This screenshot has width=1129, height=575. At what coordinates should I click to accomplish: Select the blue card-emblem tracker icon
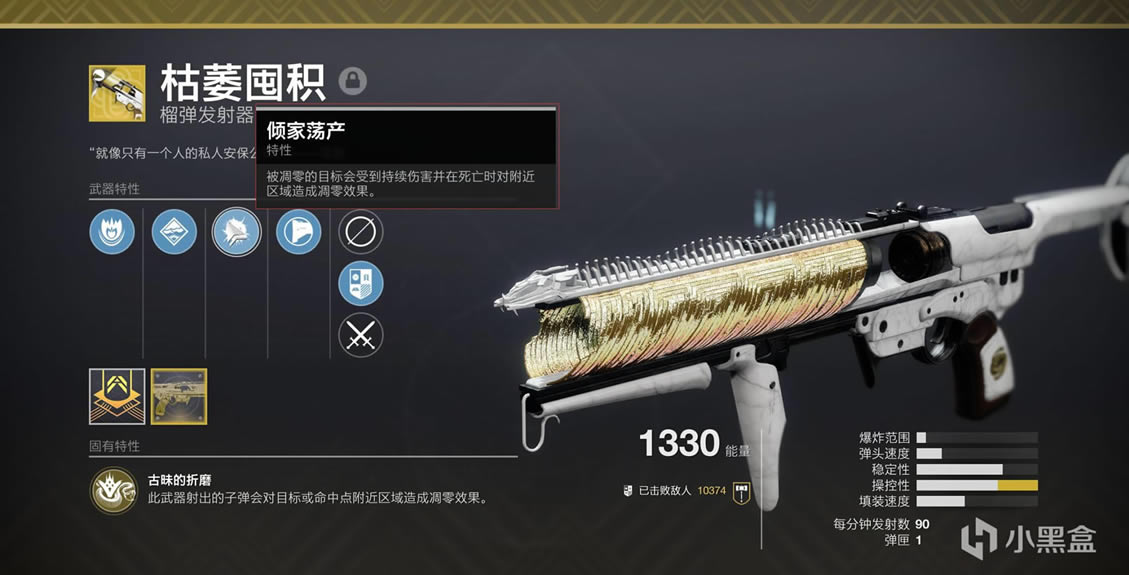[360, 283]
